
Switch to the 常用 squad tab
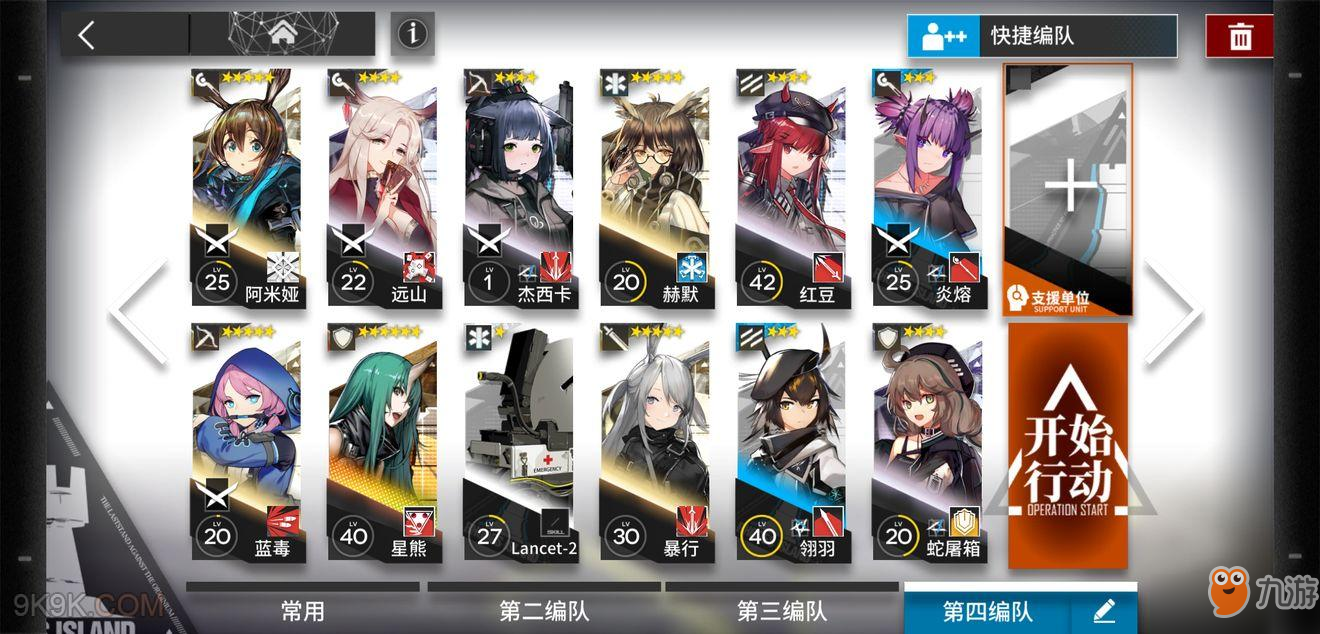click(302, 611)
